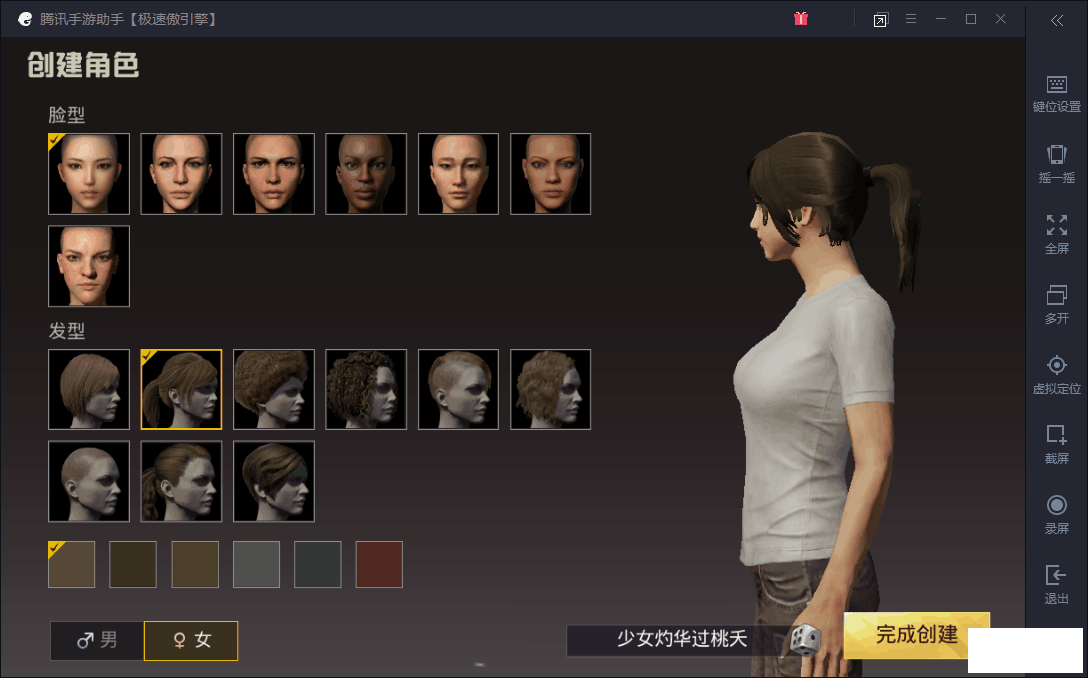Choose the round afro hairstyle
1088x678 pixels.
tap(274, 390)
